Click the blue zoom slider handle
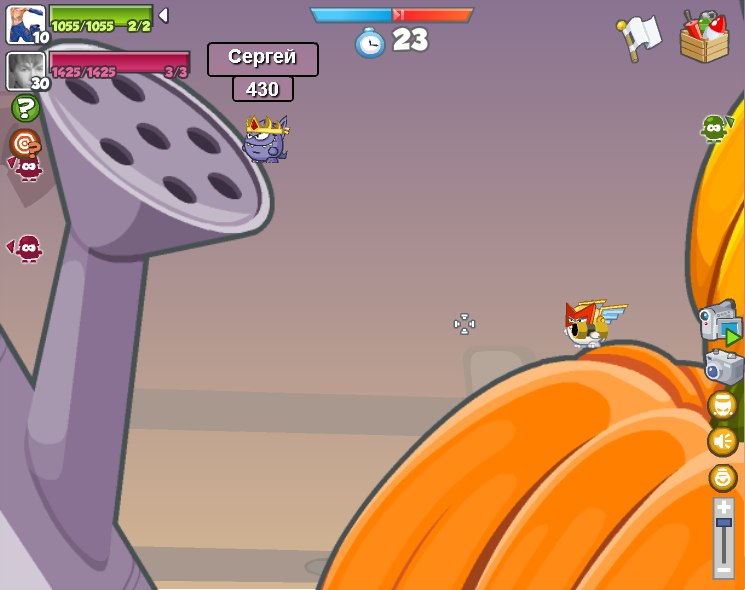The image size is (745, 590). pyautogui.click(x=723, y=523)
